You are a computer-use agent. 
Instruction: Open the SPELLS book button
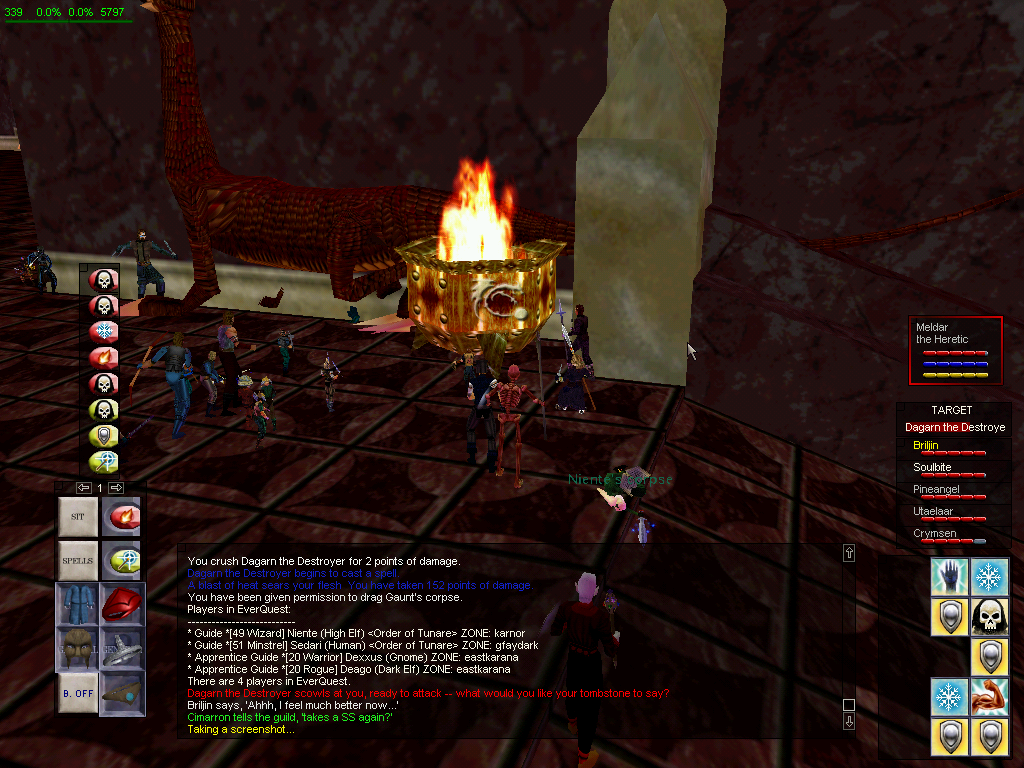(78, 560)
